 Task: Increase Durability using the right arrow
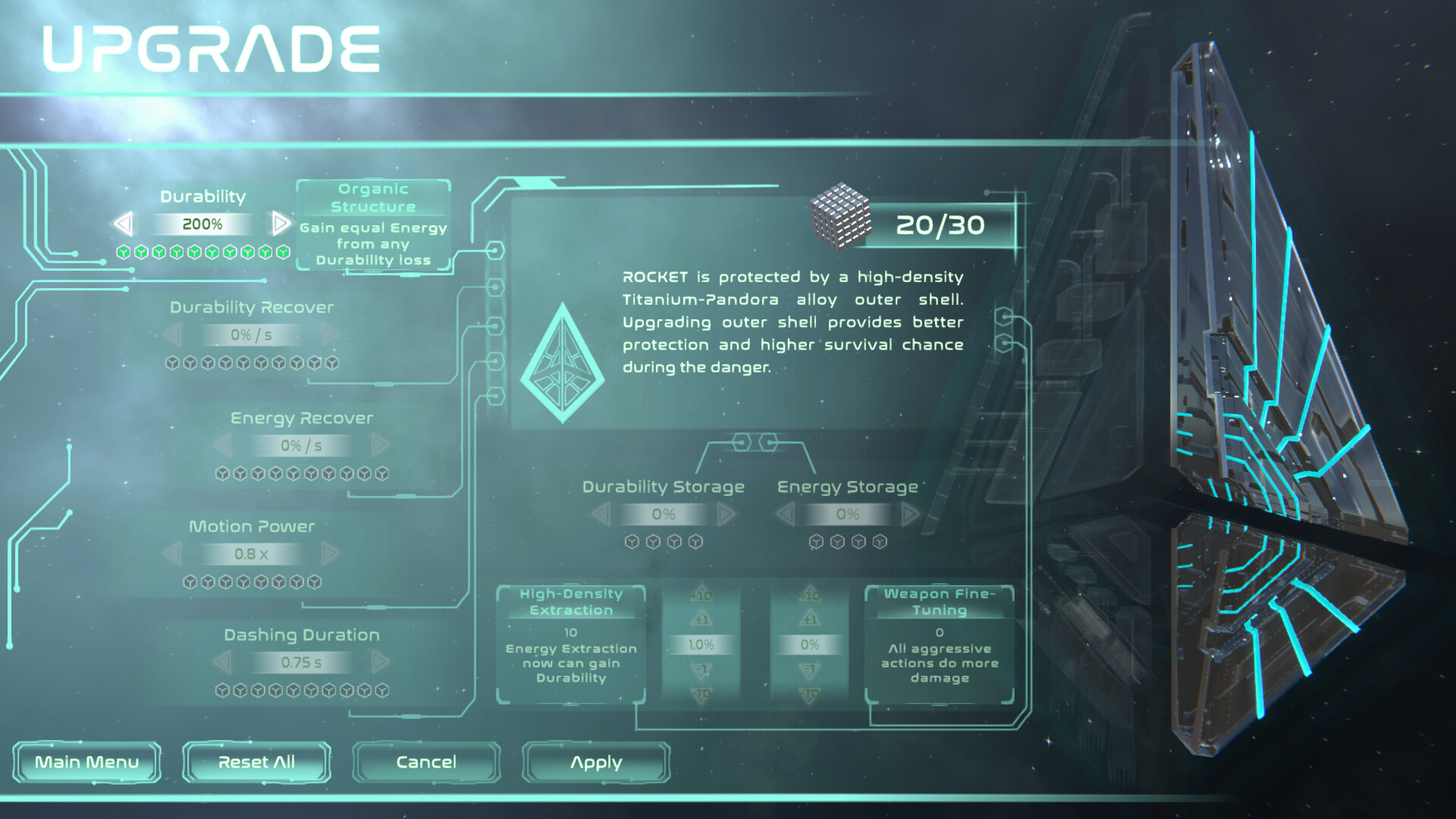(281, 224)
